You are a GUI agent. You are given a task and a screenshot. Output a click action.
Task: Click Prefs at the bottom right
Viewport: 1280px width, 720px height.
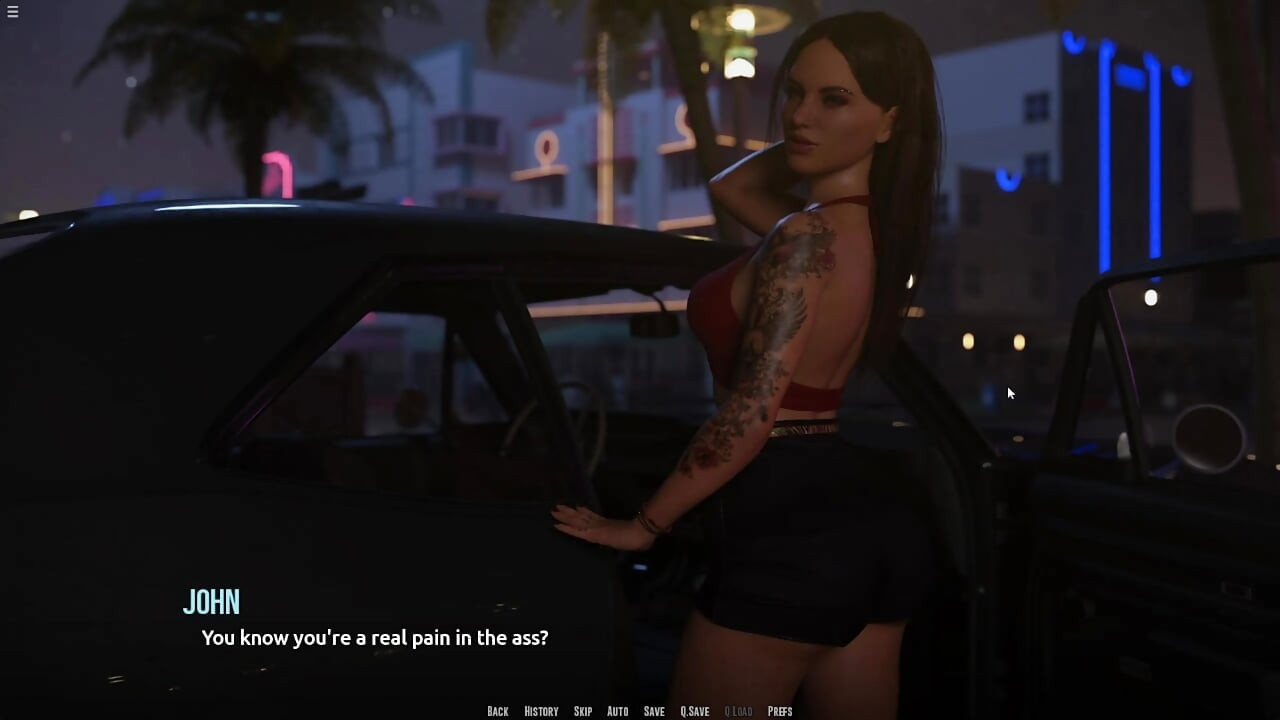pos(780,711)
